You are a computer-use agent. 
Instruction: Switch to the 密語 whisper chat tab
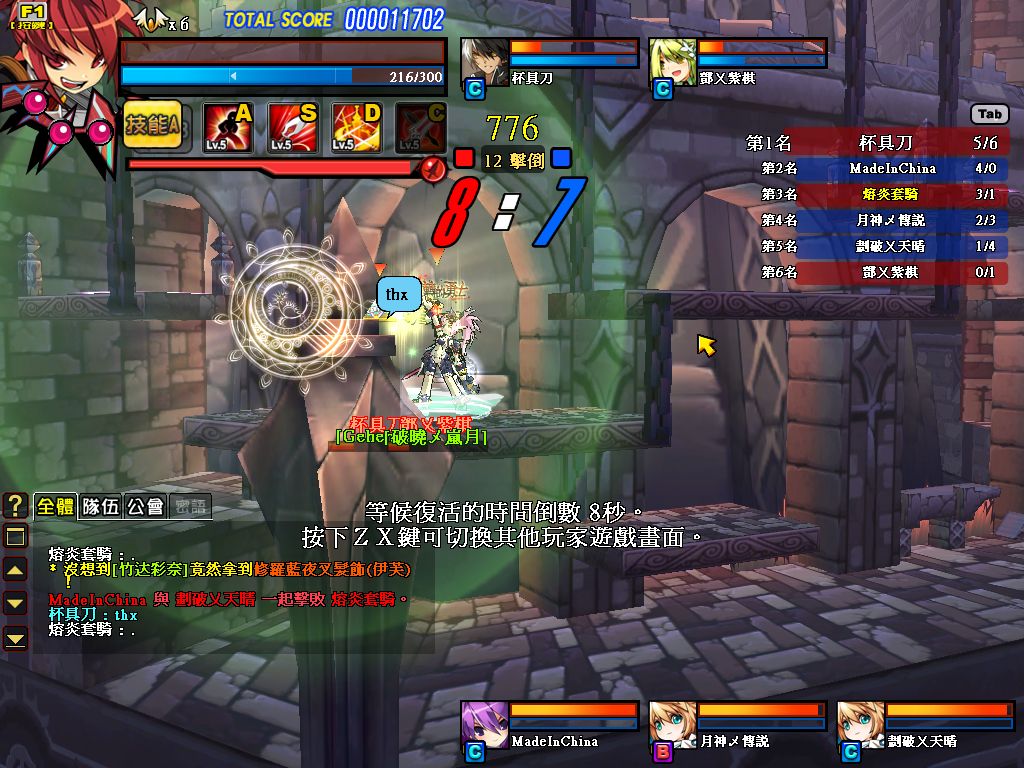coord(190,506)
